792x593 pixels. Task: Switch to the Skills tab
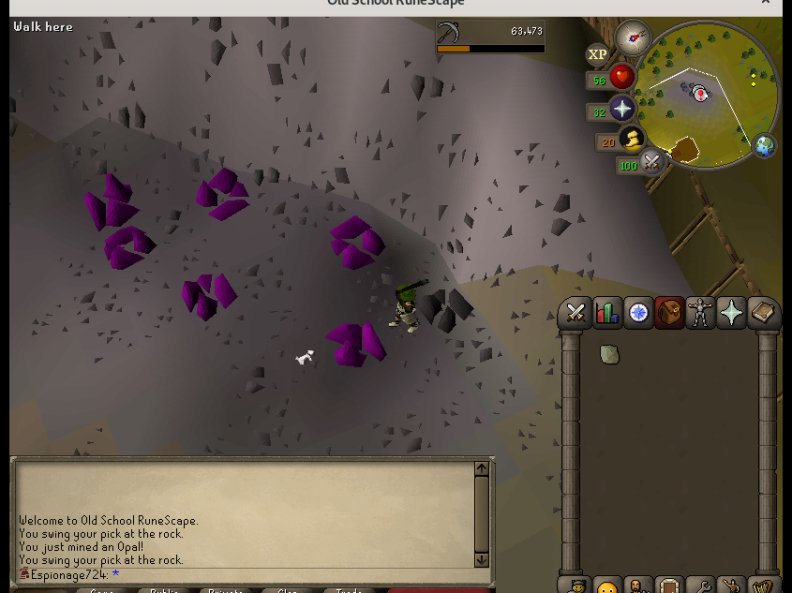point(607,313)
